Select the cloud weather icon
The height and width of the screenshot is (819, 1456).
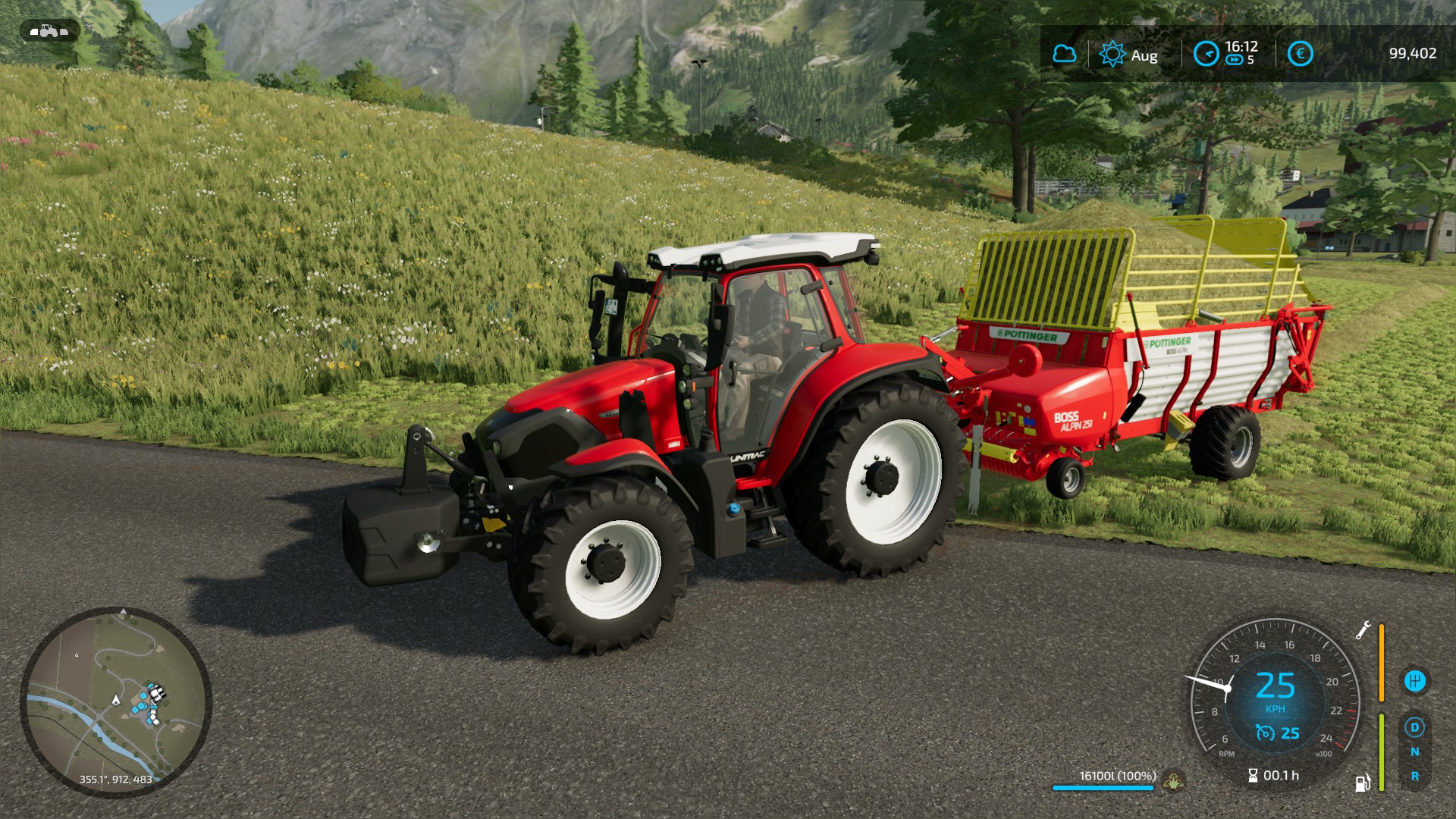click(1065, 54)
